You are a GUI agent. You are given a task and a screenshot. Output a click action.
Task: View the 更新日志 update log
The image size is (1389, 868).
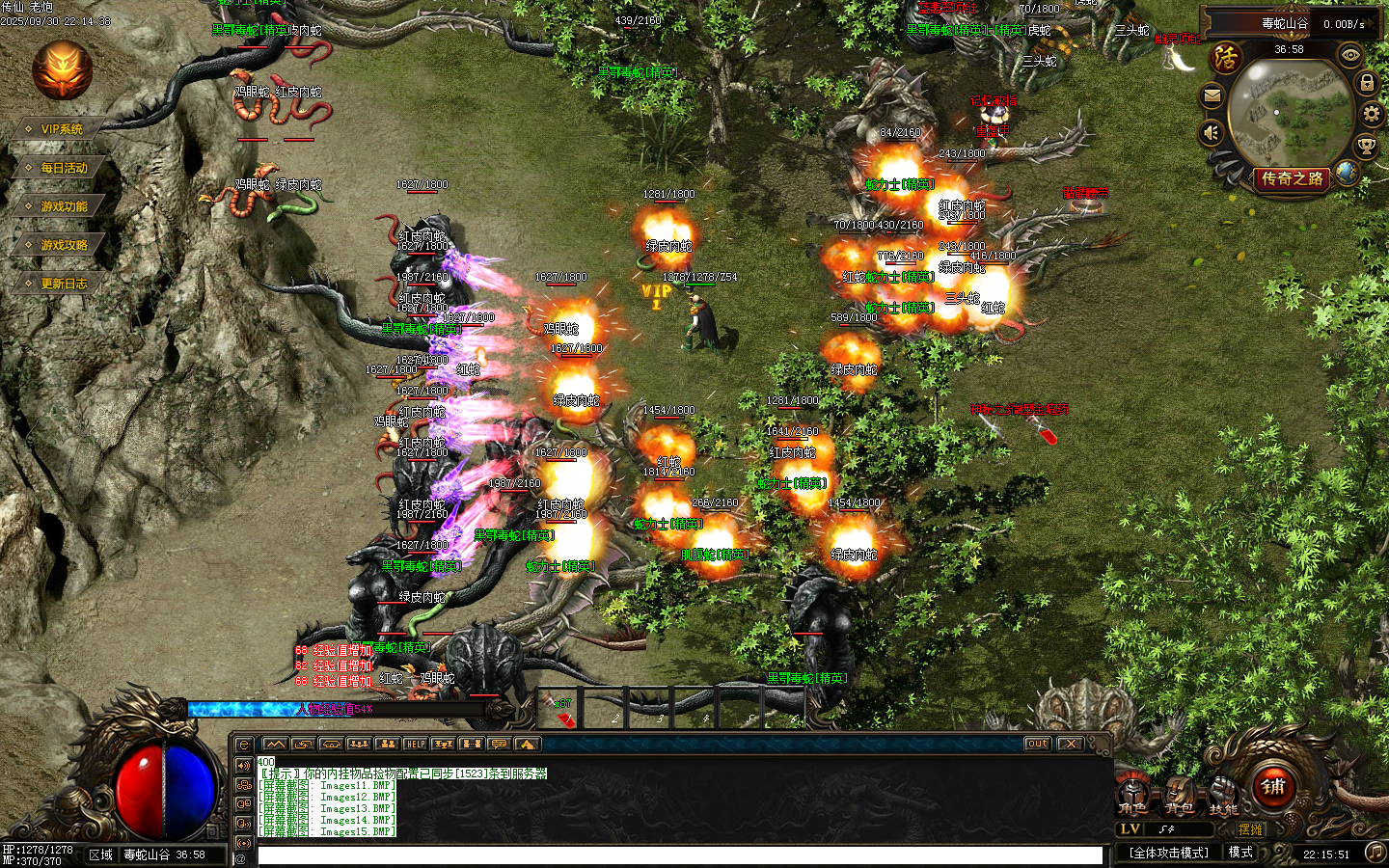[x=64, y=284]
